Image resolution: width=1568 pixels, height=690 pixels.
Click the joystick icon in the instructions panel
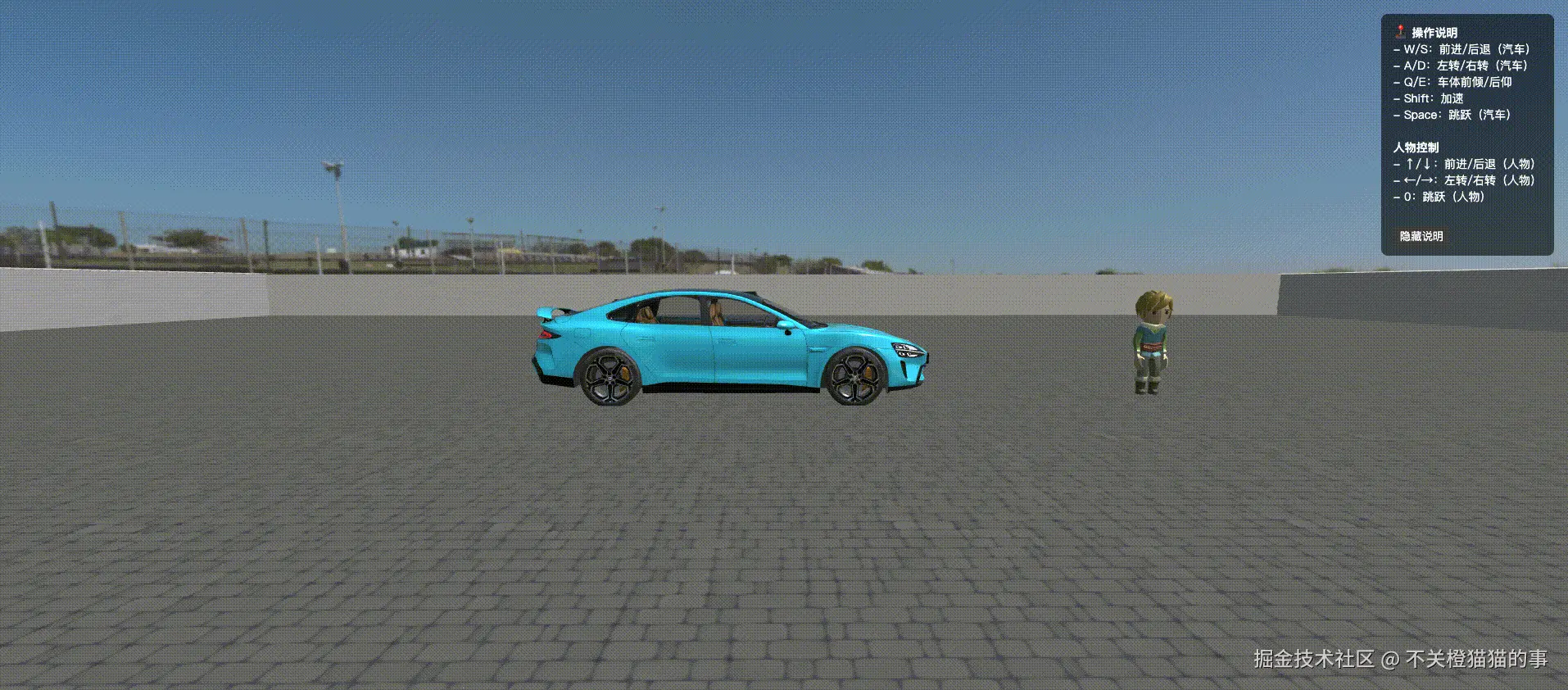click(1398, 33)
